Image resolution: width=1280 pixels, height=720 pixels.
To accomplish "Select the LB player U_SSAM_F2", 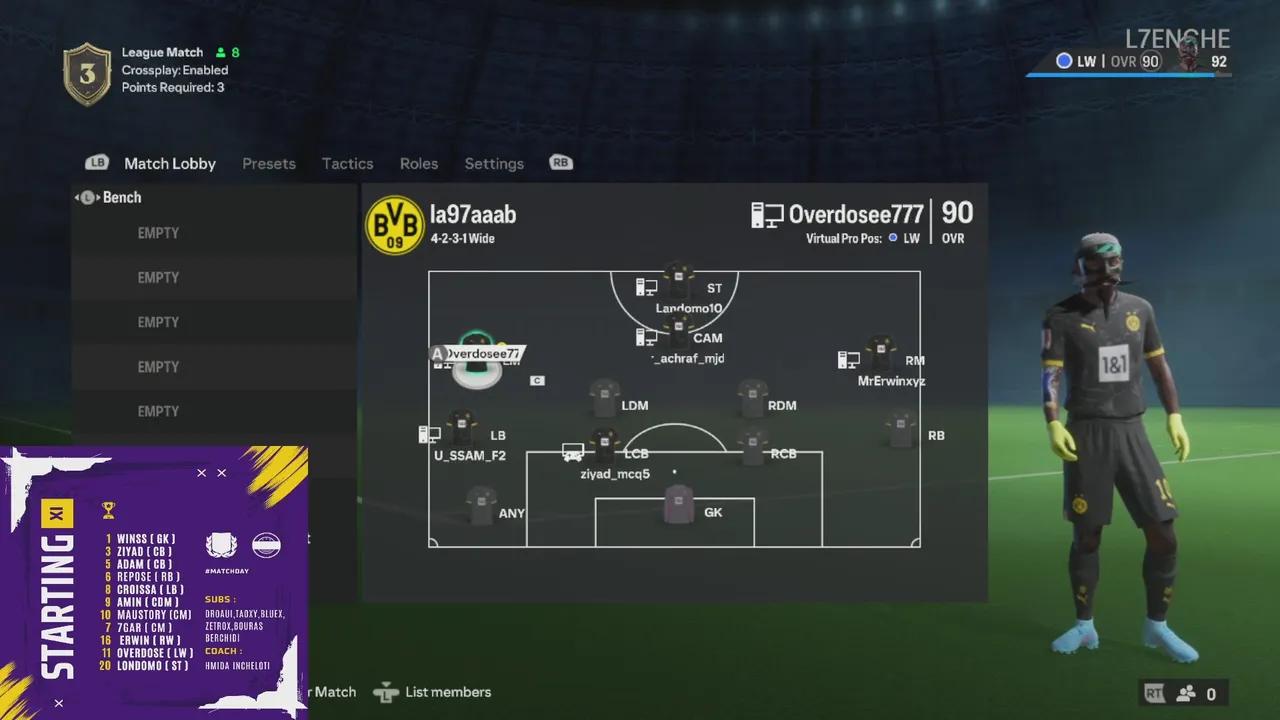I will (x=461, y=429).
